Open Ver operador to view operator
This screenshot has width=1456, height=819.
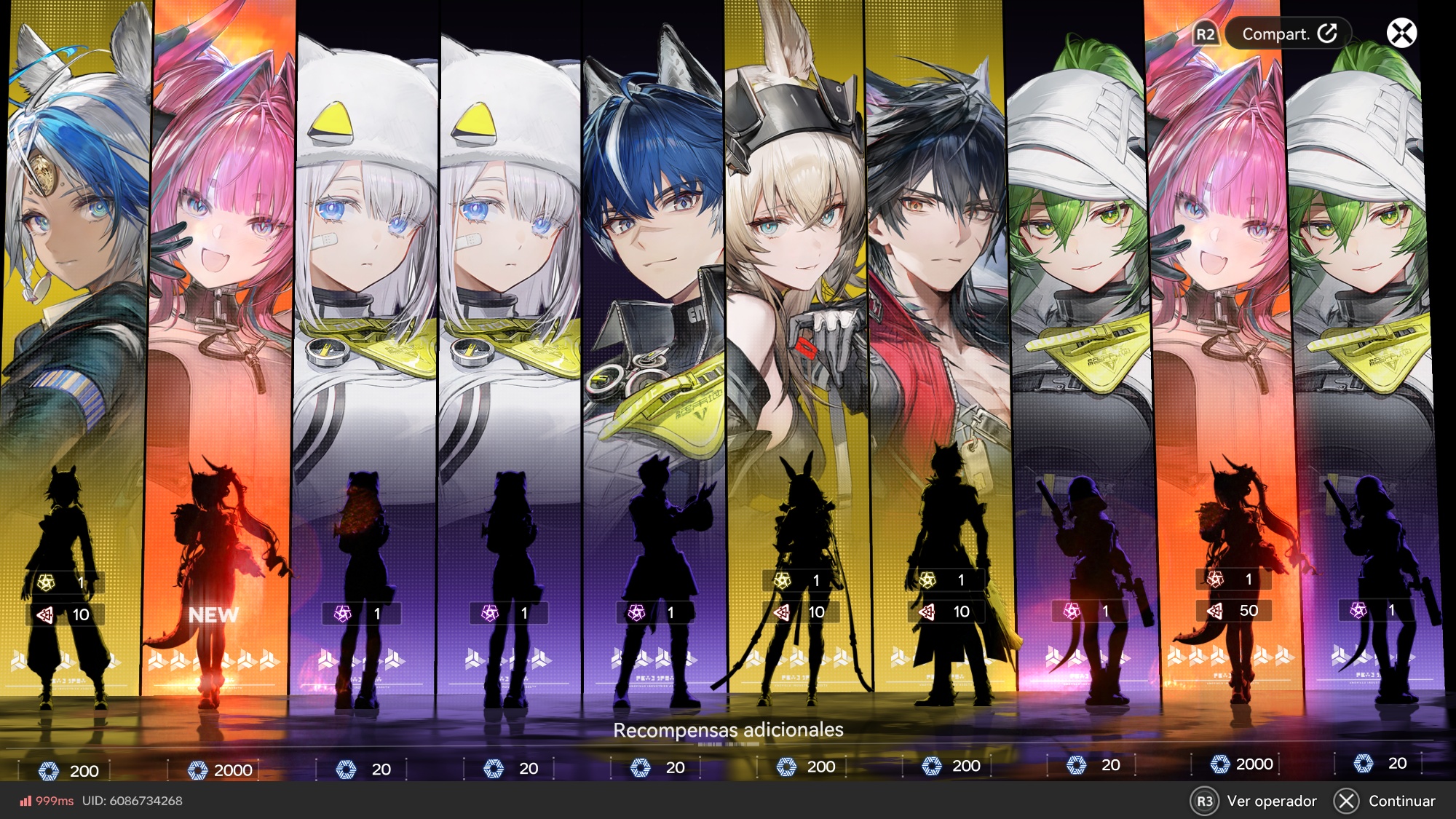point(1256,801)
